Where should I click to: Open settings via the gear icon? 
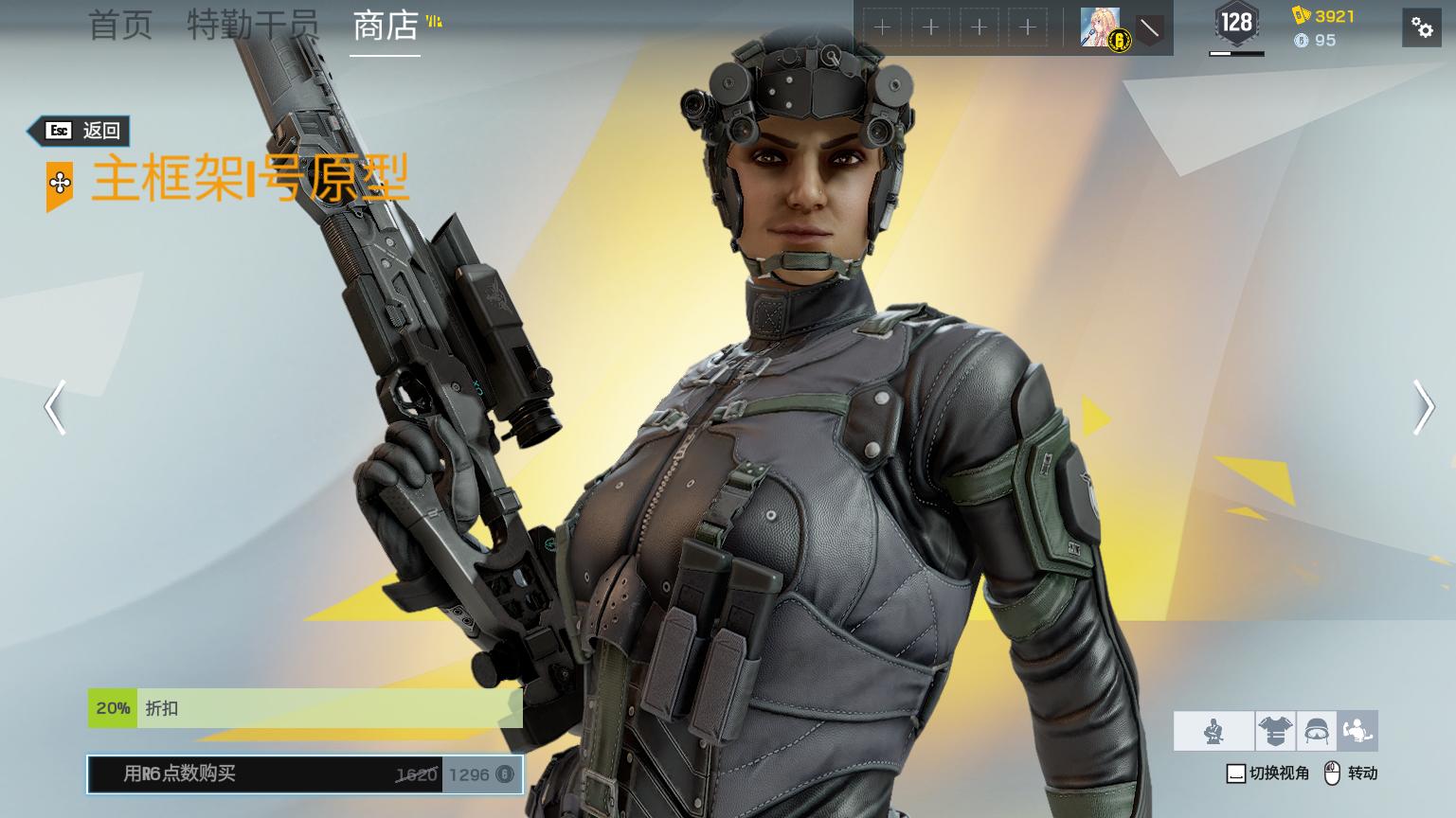1422,27
